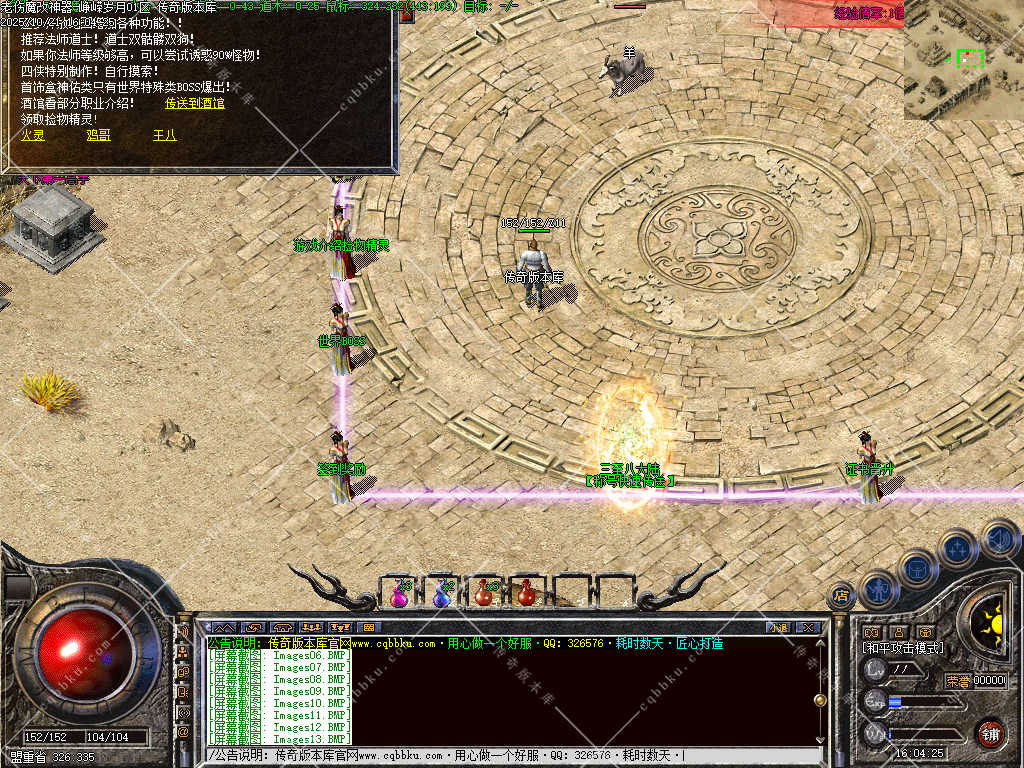Viewport: 1024px width, 768px height.
Task: Close the chat window with X
Action: (808, 627)
